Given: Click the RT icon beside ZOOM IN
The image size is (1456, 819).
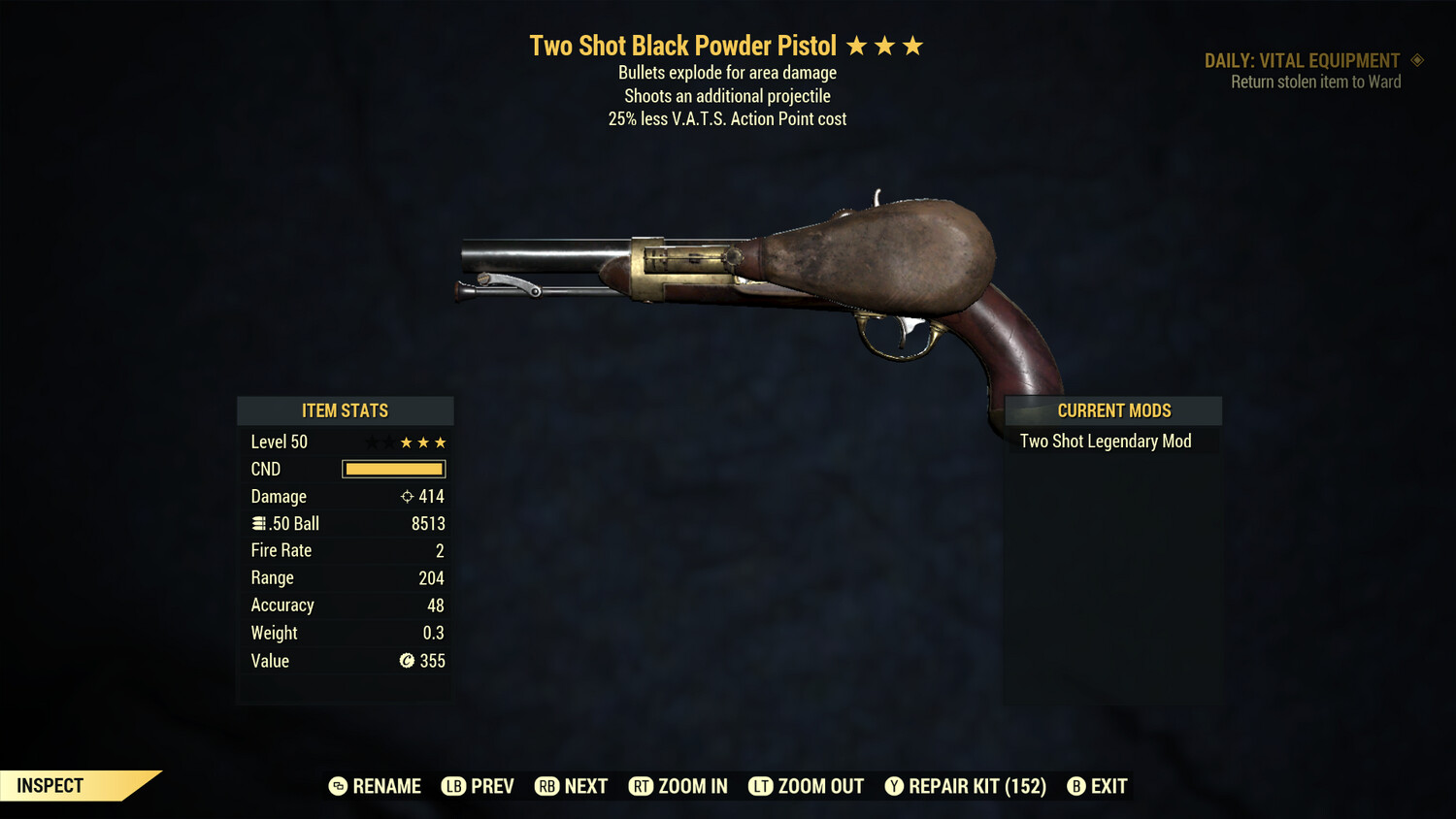Looking at the screenshot, I should coord(642,786).
